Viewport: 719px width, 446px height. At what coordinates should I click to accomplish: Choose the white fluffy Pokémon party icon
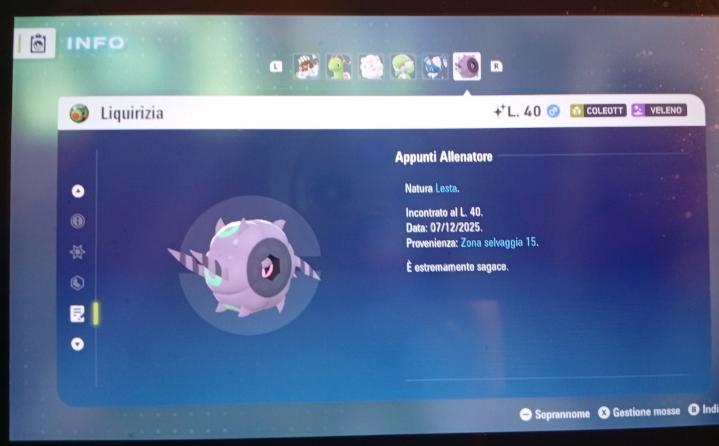[x=371, y=67]
